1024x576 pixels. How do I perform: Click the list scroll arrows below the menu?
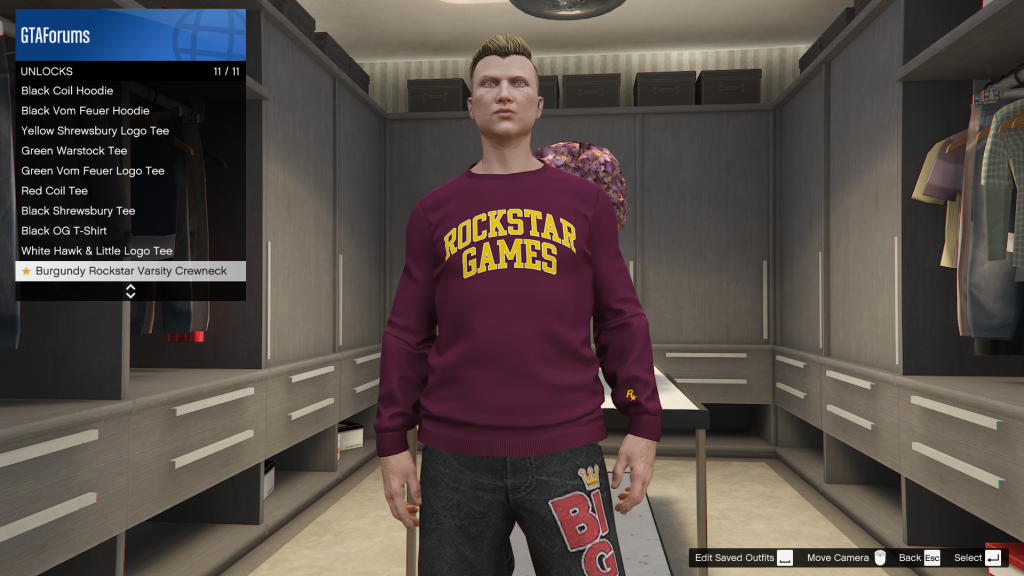coord(130,291)
